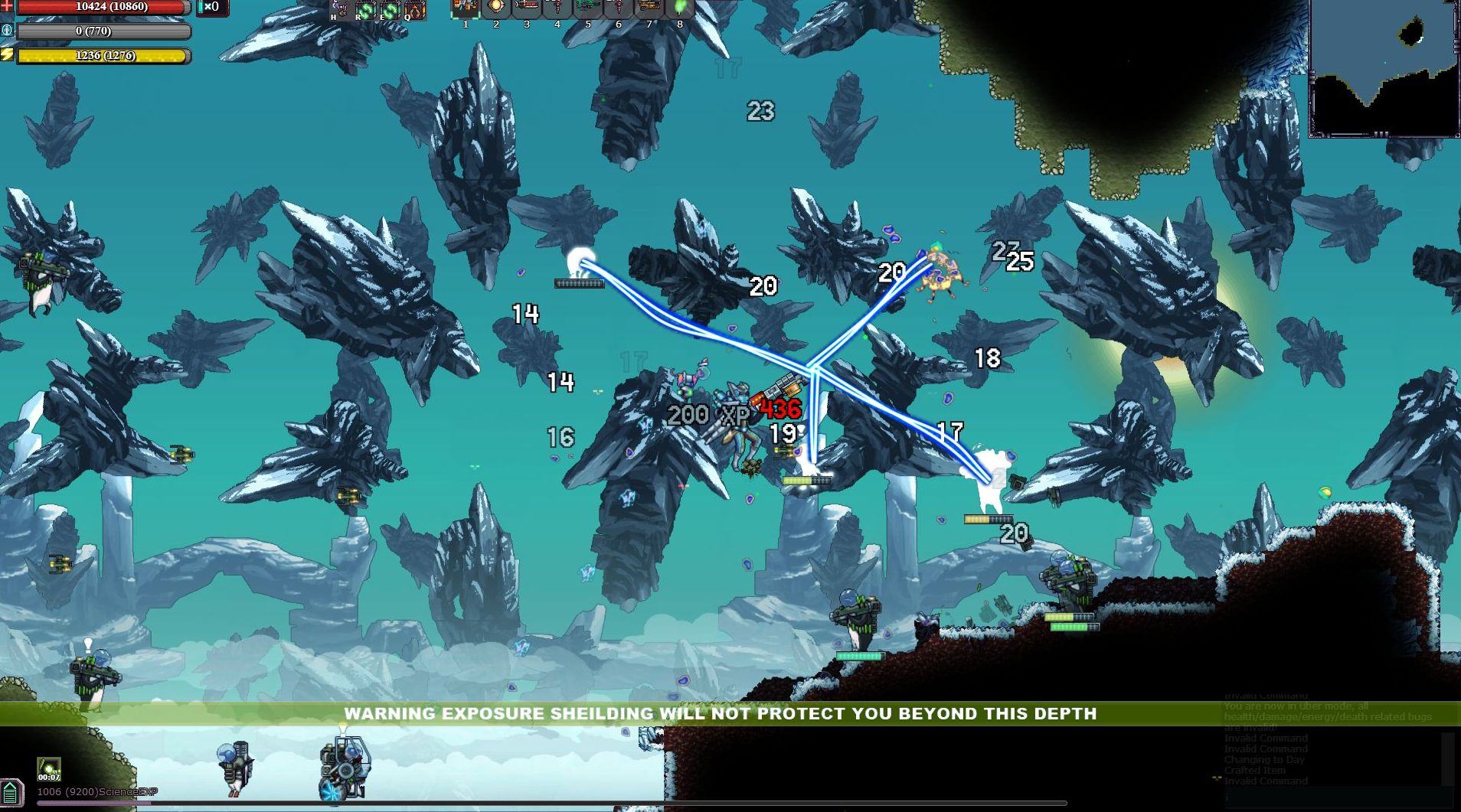The height and width of the screenshot is (812, 1461).
Task: Select the glowstick in hotbar slot 8
Action: [x=680, y=11]
